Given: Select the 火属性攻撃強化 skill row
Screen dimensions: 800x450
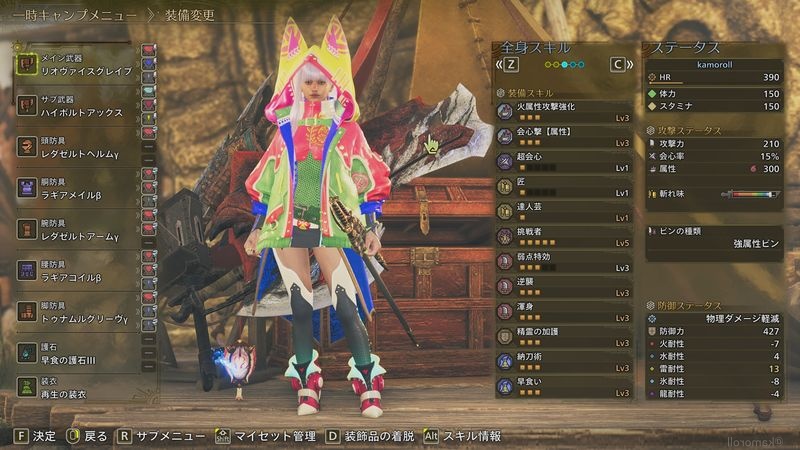Looking at the screenshot, I should 565,111.
